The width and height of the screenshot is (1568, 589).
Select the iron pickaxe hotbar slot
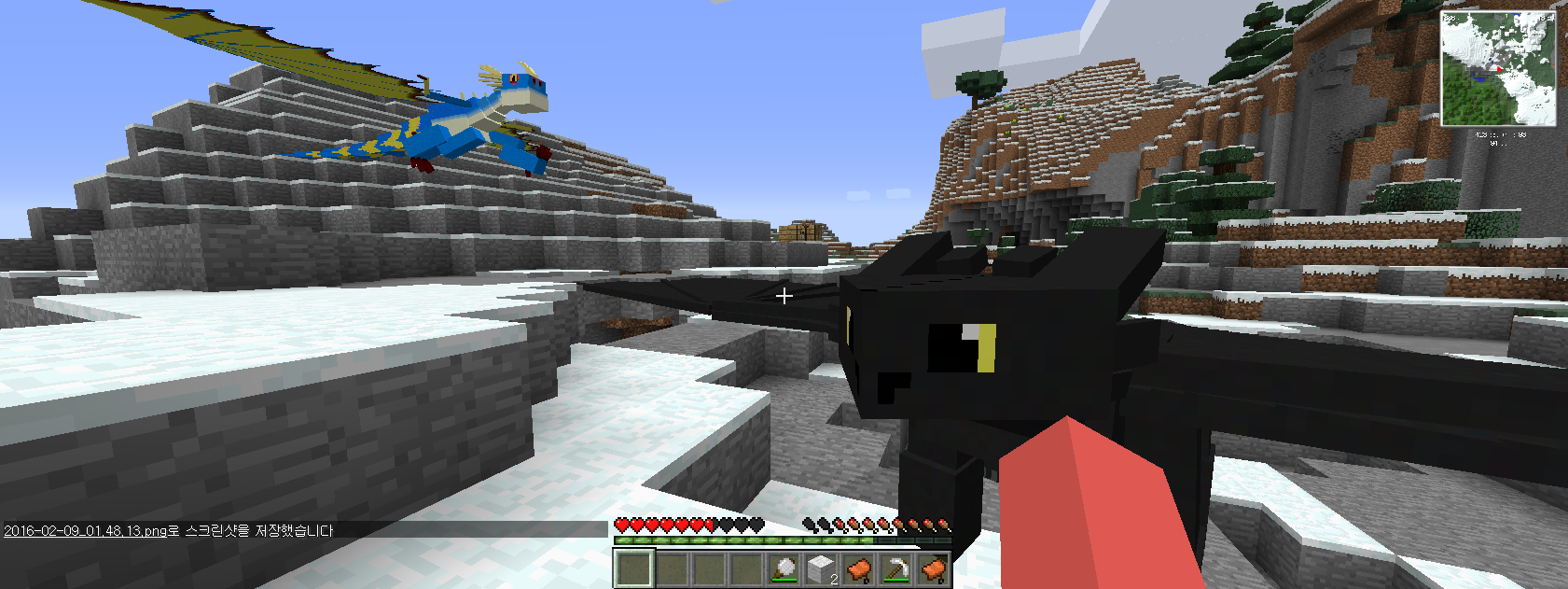895,568
